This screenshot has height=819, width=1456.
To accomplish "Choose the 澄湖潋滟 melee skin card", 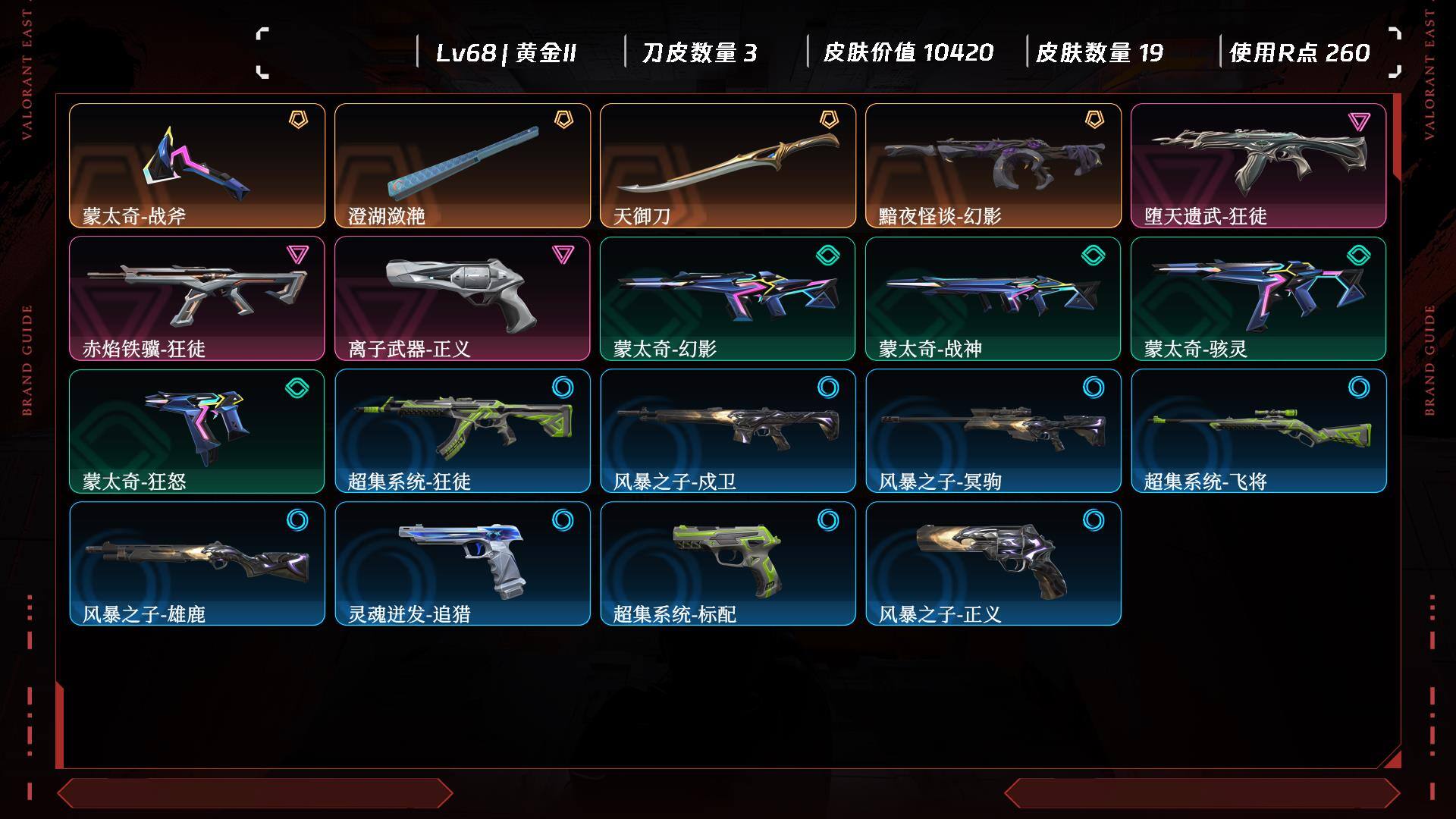I will (463, 165).
